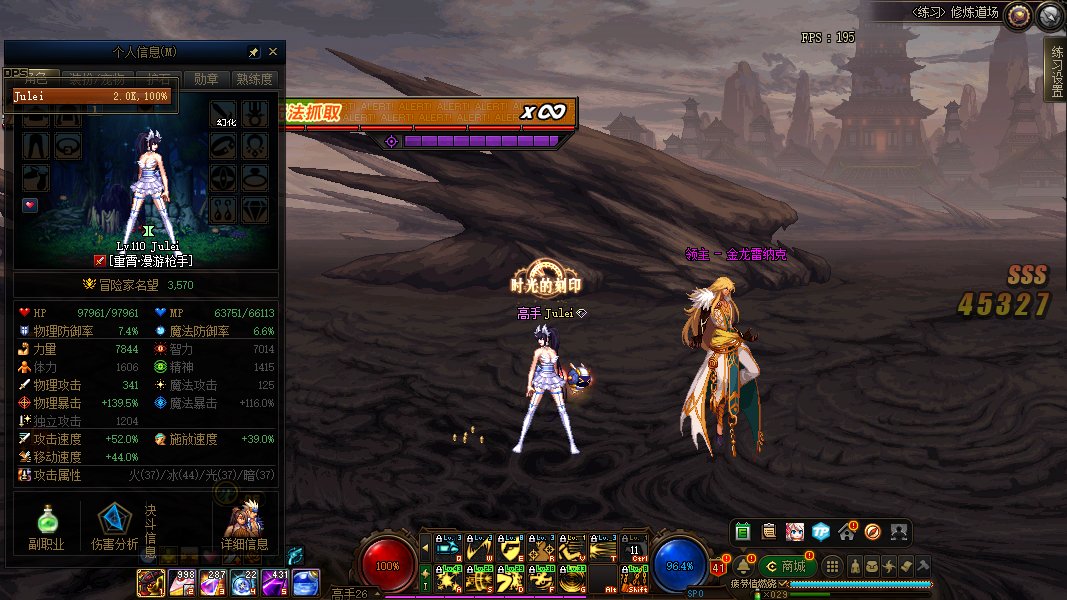1067x600 pixels.
Task: Open the 练习设置 practice settings side tab
Action: click(1056, 71)
